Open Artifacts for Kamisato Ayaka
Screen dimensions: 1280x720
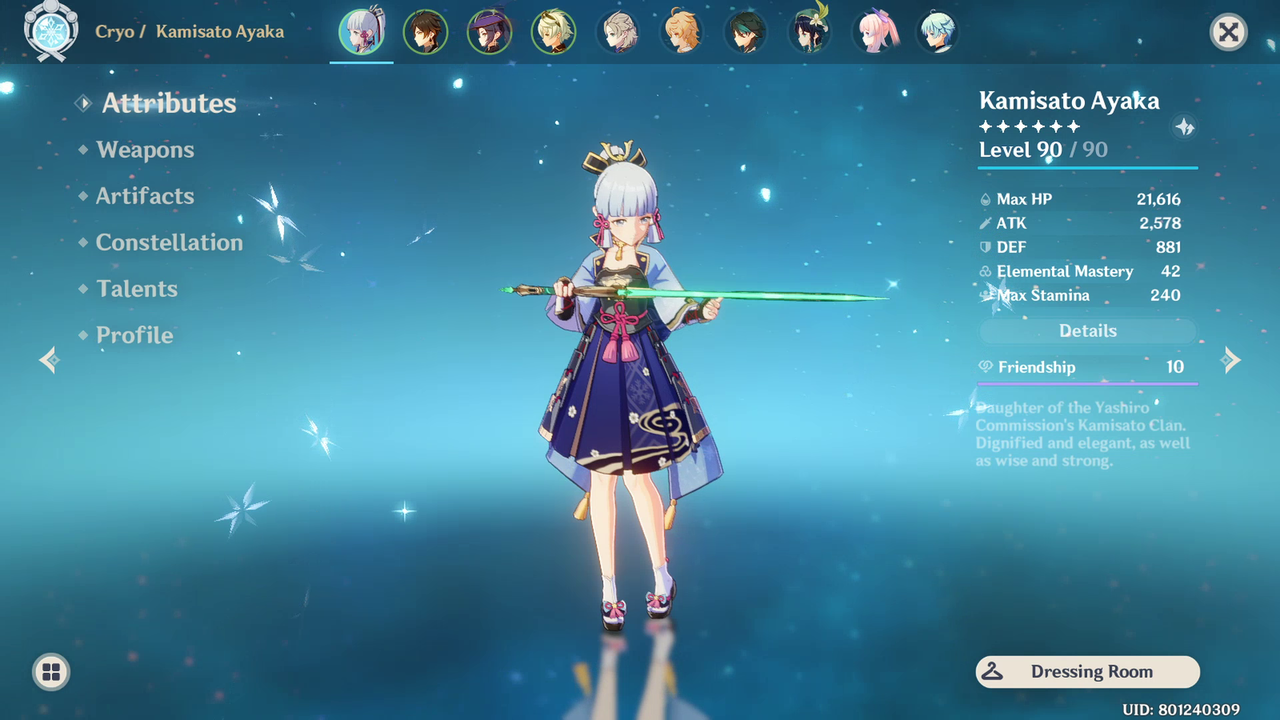[145, 196]
